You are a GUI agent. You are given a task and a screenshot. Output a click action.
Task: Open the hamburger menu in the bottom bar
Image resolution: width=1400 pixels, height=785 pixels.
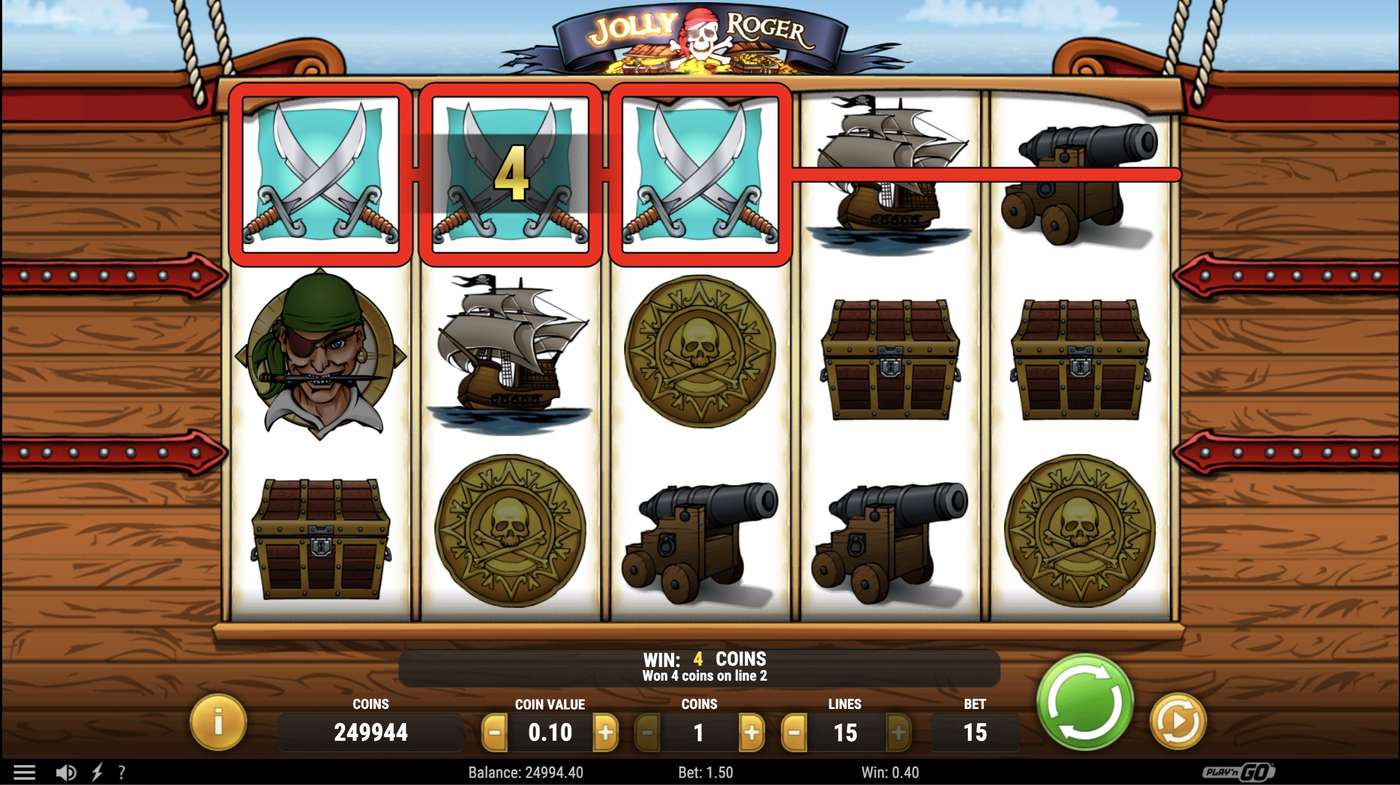point(25,771)
